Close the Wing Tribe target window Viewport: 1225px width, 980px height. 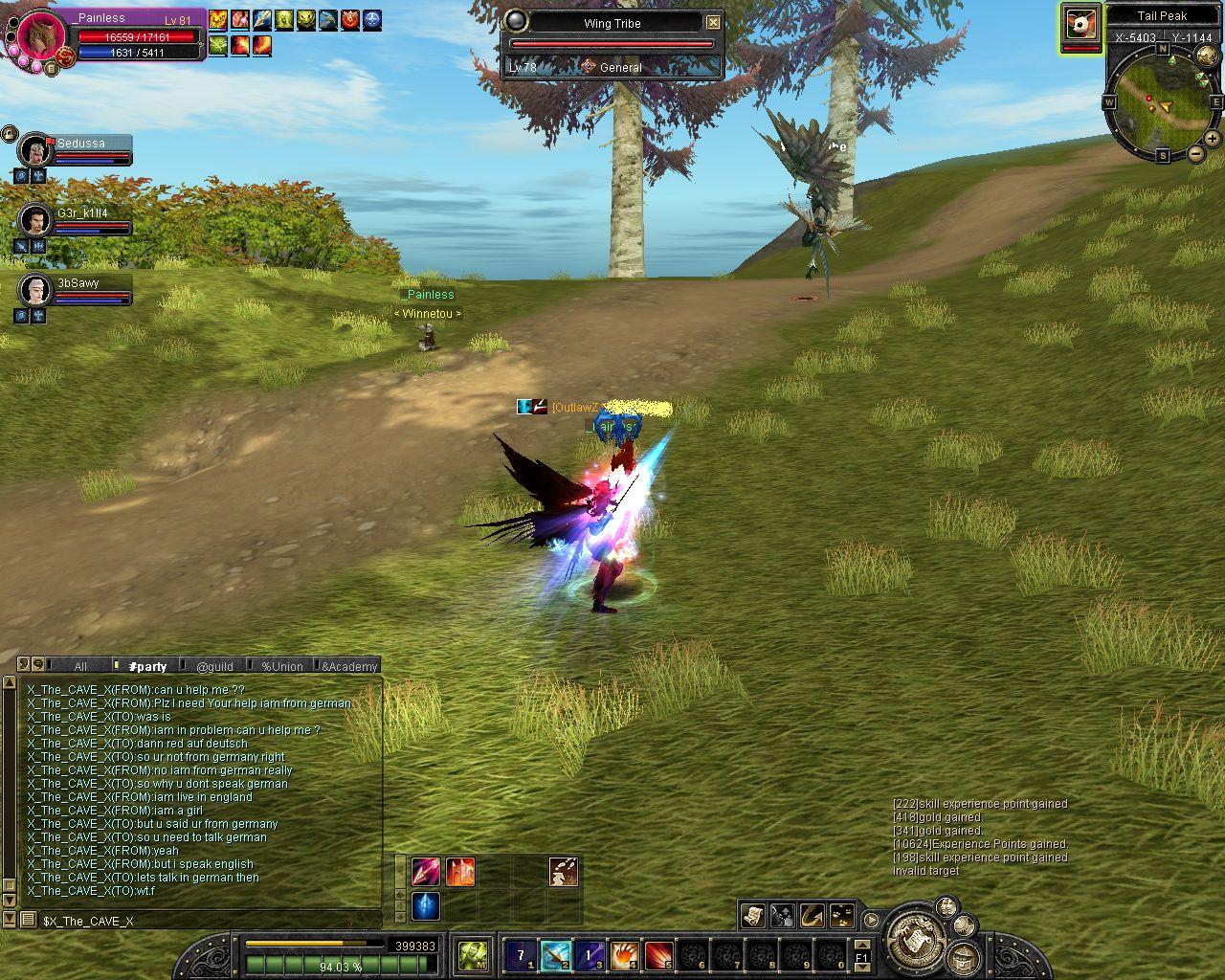pos(714,22)
